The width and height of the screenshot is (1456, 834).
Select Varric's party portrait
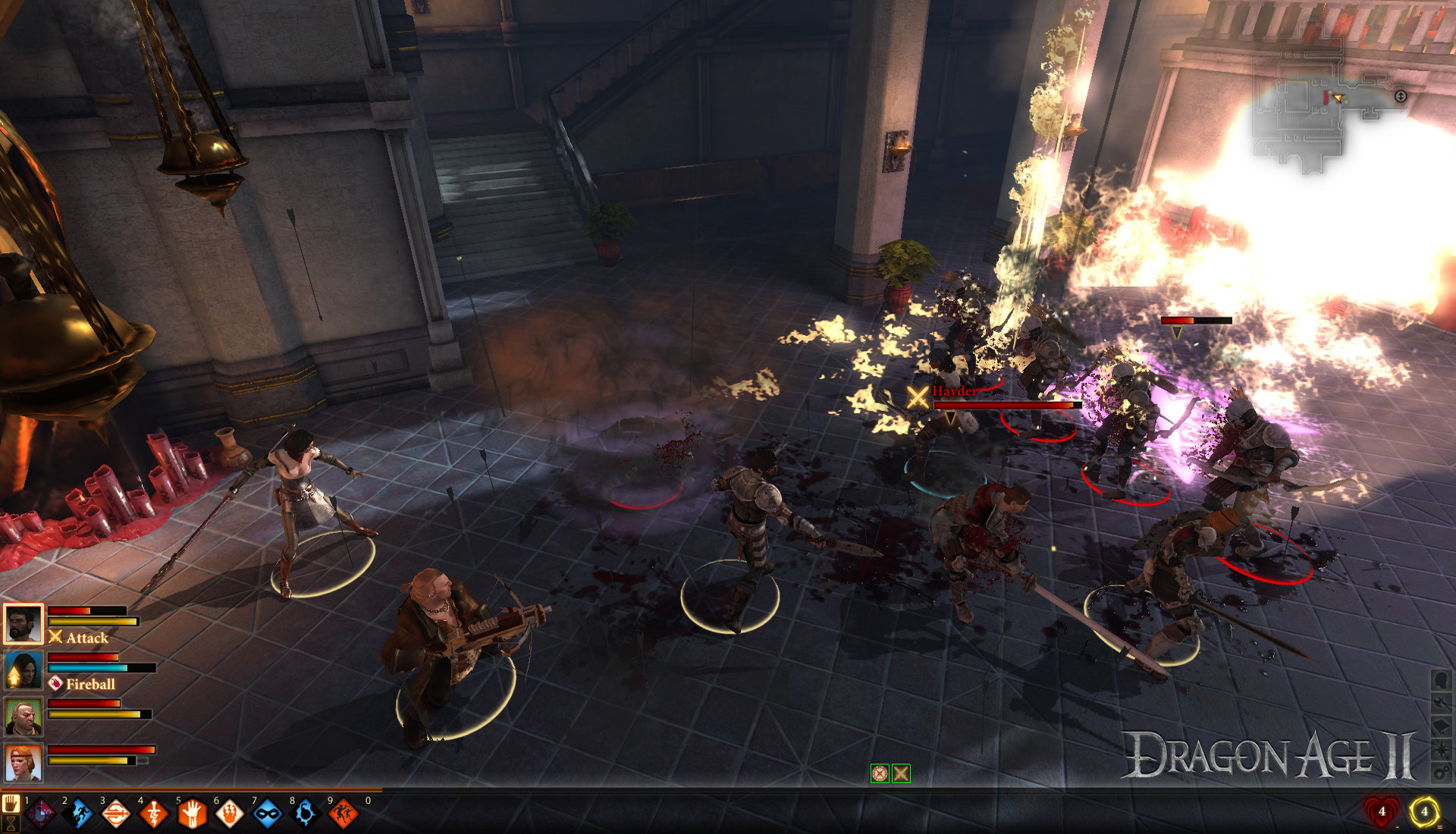tap(23, 716)
